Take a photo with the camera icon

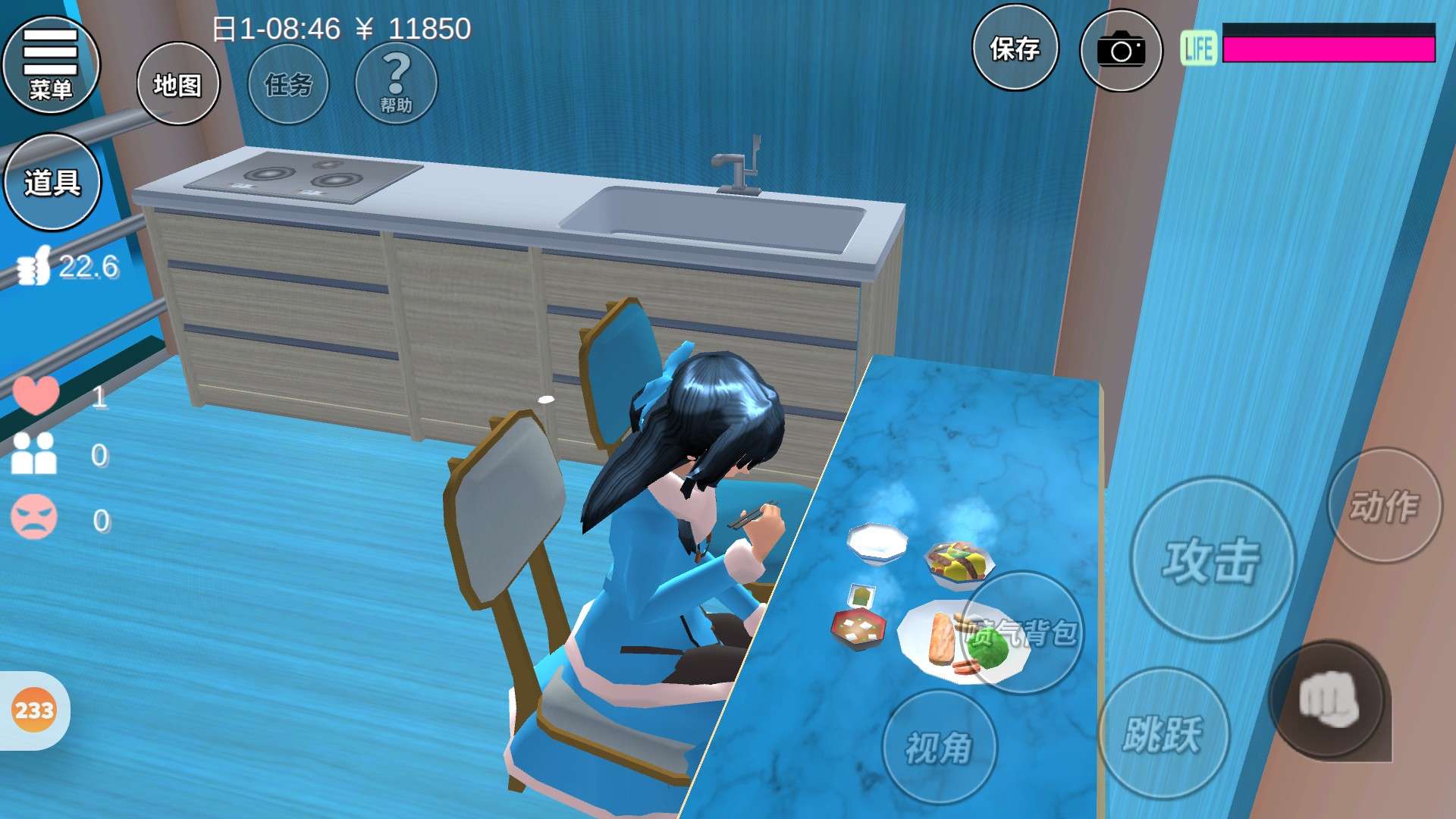pos(1120,51)
